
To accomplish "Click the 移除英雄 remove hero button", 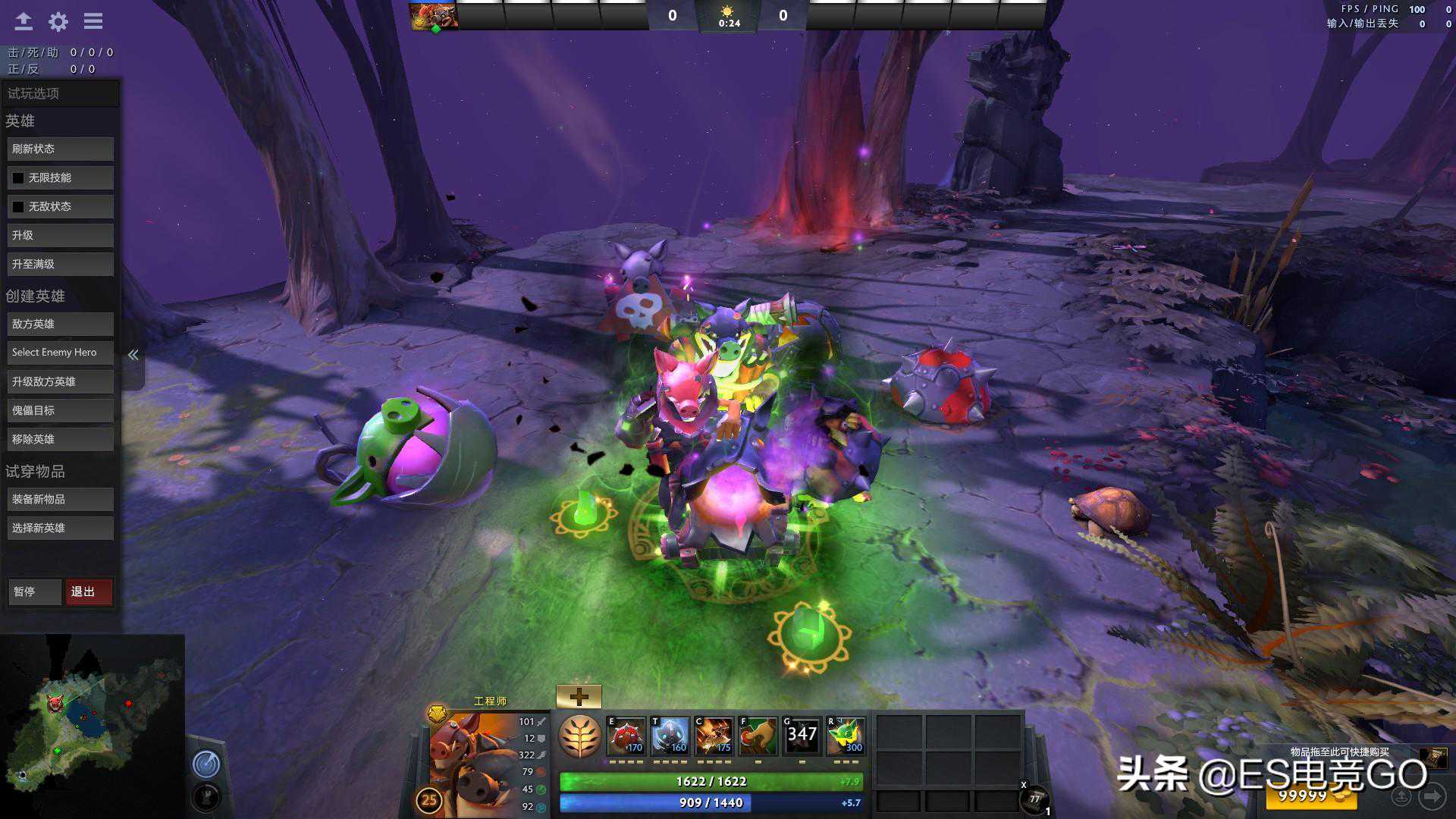I will (61, 440).
